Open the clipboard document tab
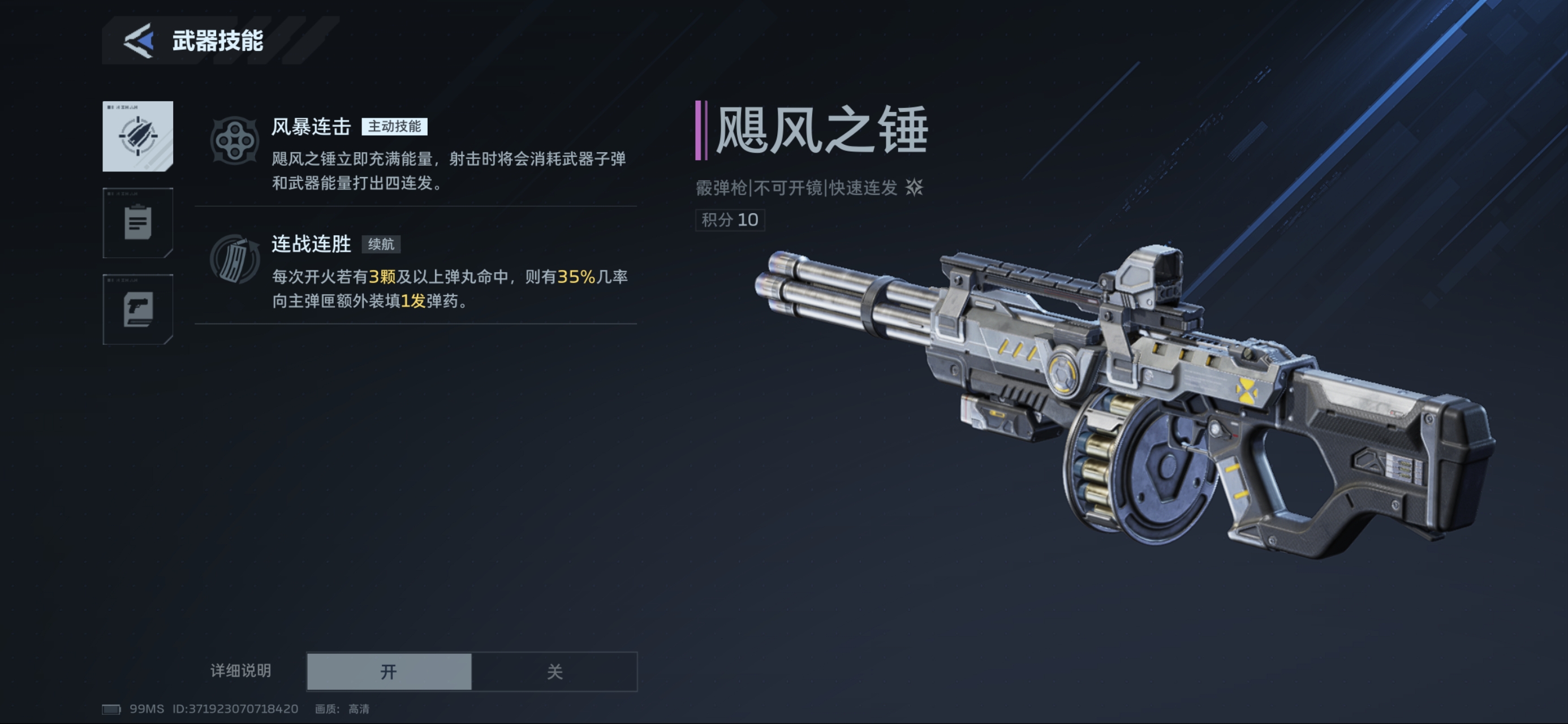 [x=137, y=223]
